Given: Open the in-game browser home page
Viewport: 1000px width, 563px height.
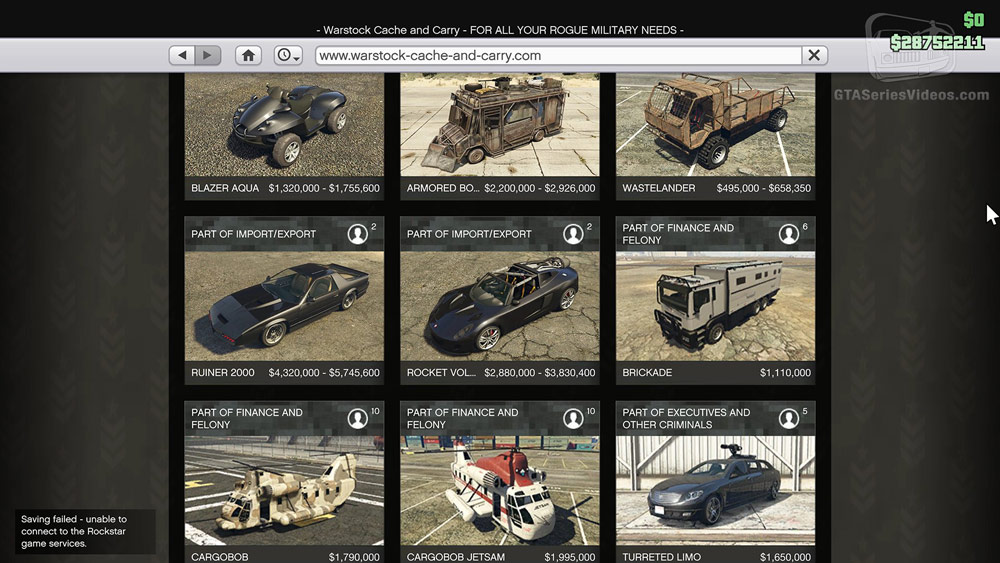Looking at the screenshot, I should coord(248,56).
